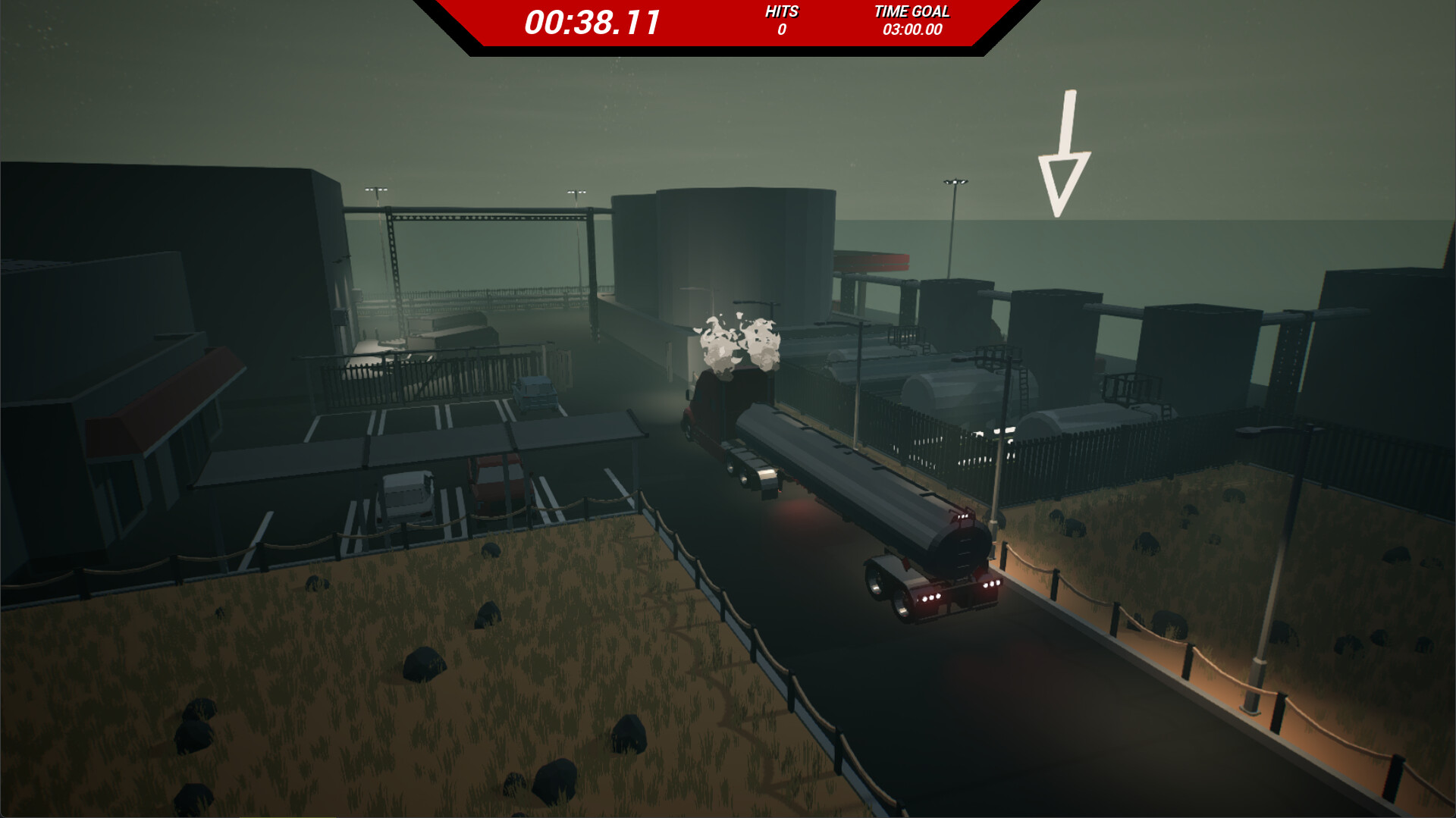The height and width of the screenshot is (818, 1456).
Task: Toggle the lamp post beside the fence
Action: point(1001,455)
